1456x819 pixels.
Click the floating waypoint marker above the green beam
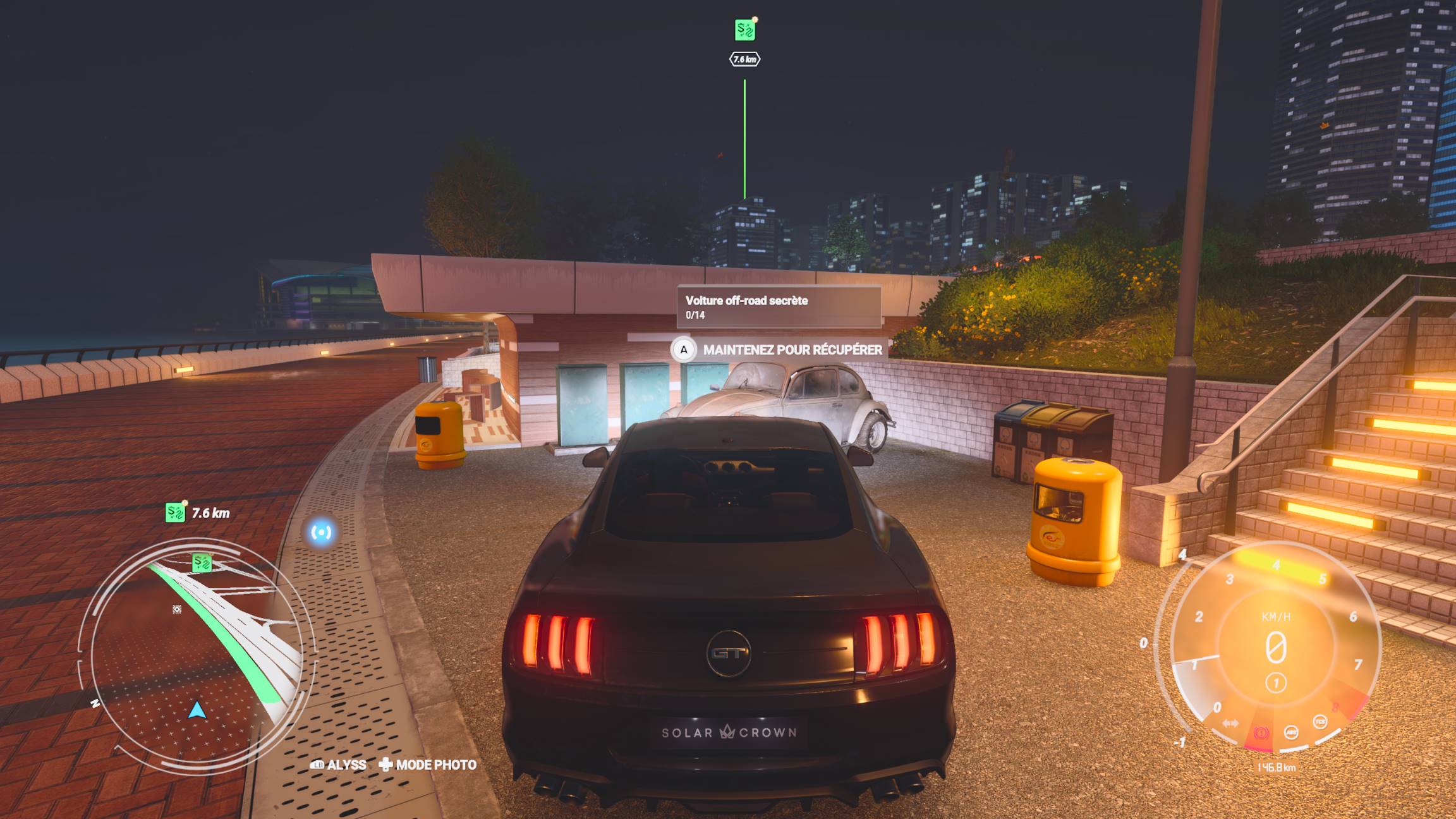[745, 30]
